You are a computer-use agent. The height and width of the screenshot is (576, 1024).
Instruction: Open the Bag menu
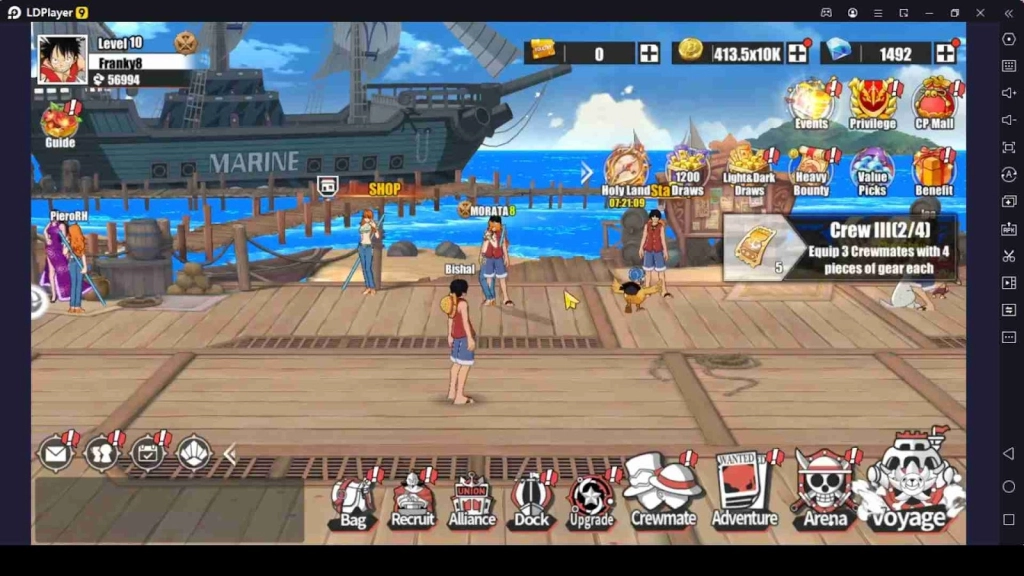[353, 499]
